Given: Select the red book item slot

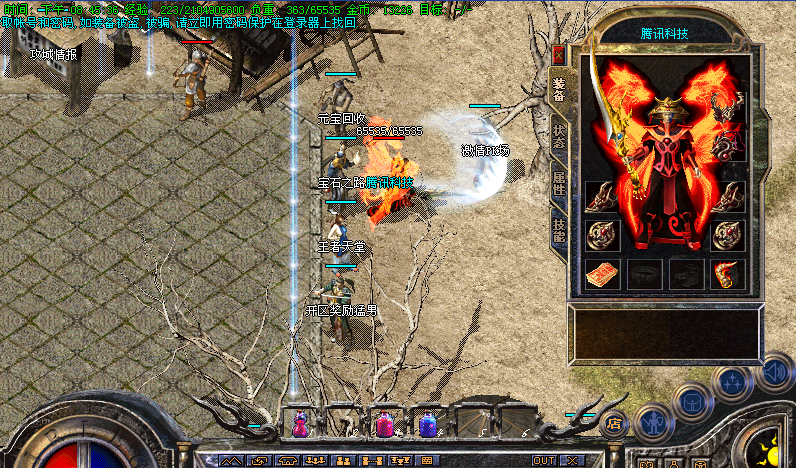Looking at the screenshot, I should 602,273.
